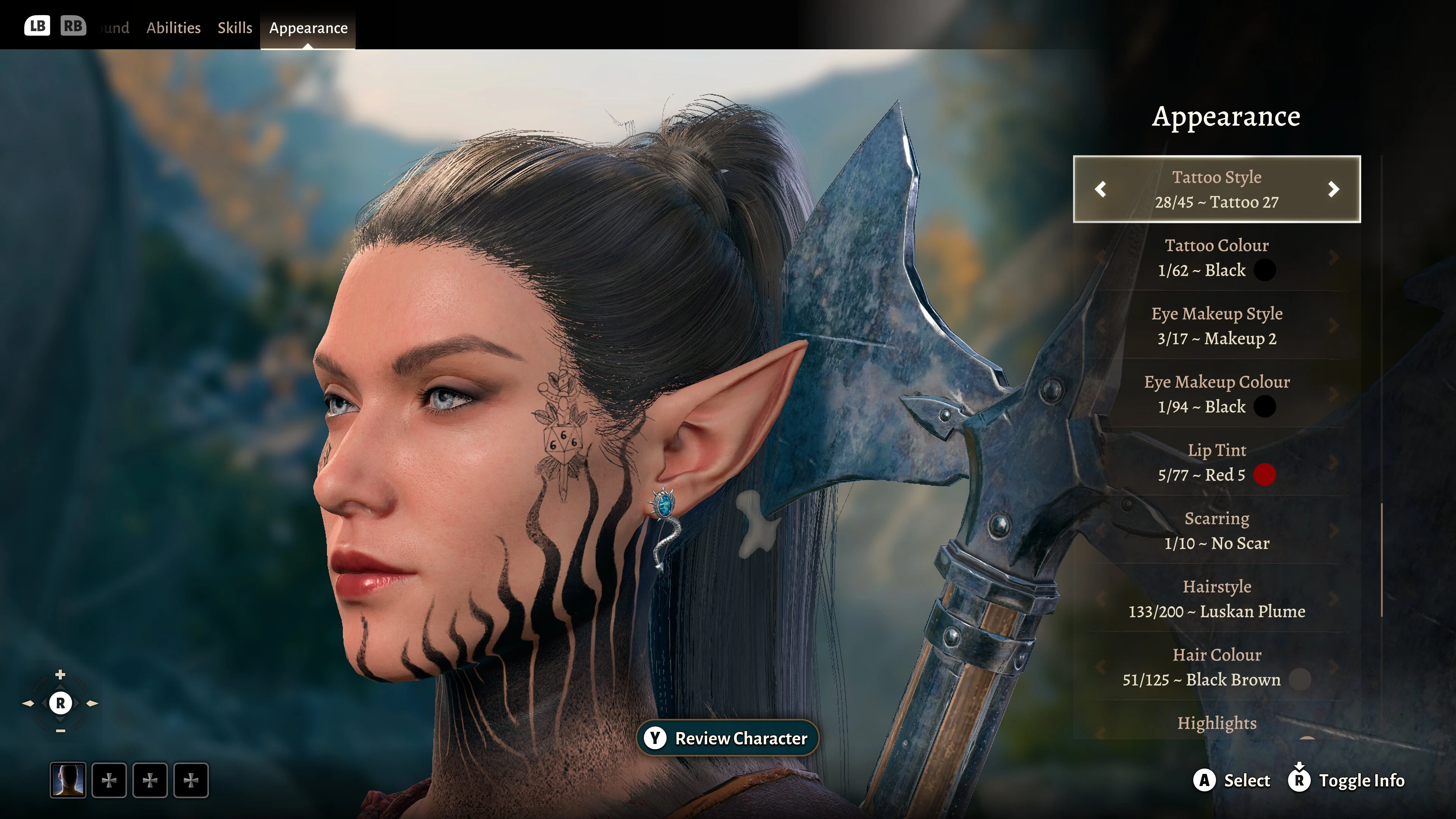1456x819 pixels.
Task: Open the Eye Makeup Colour option
Action: [1216, 394]
